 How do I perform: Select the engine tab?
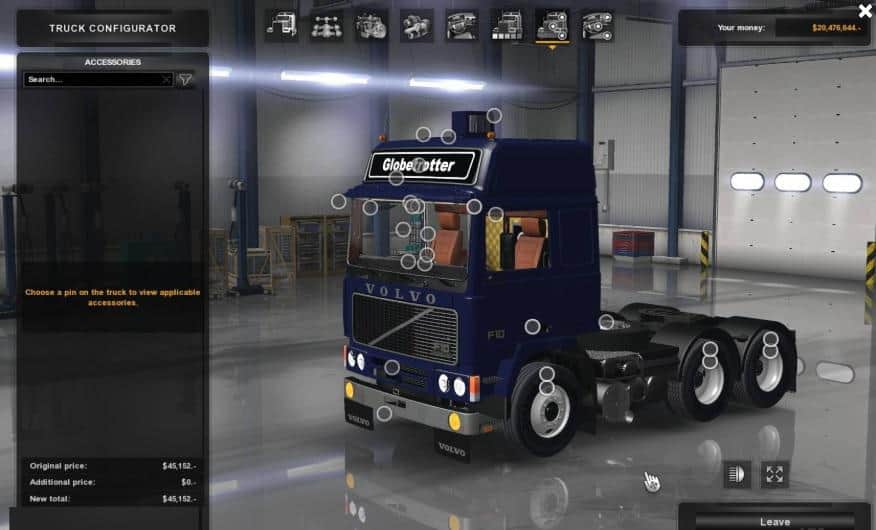[371, 25]
